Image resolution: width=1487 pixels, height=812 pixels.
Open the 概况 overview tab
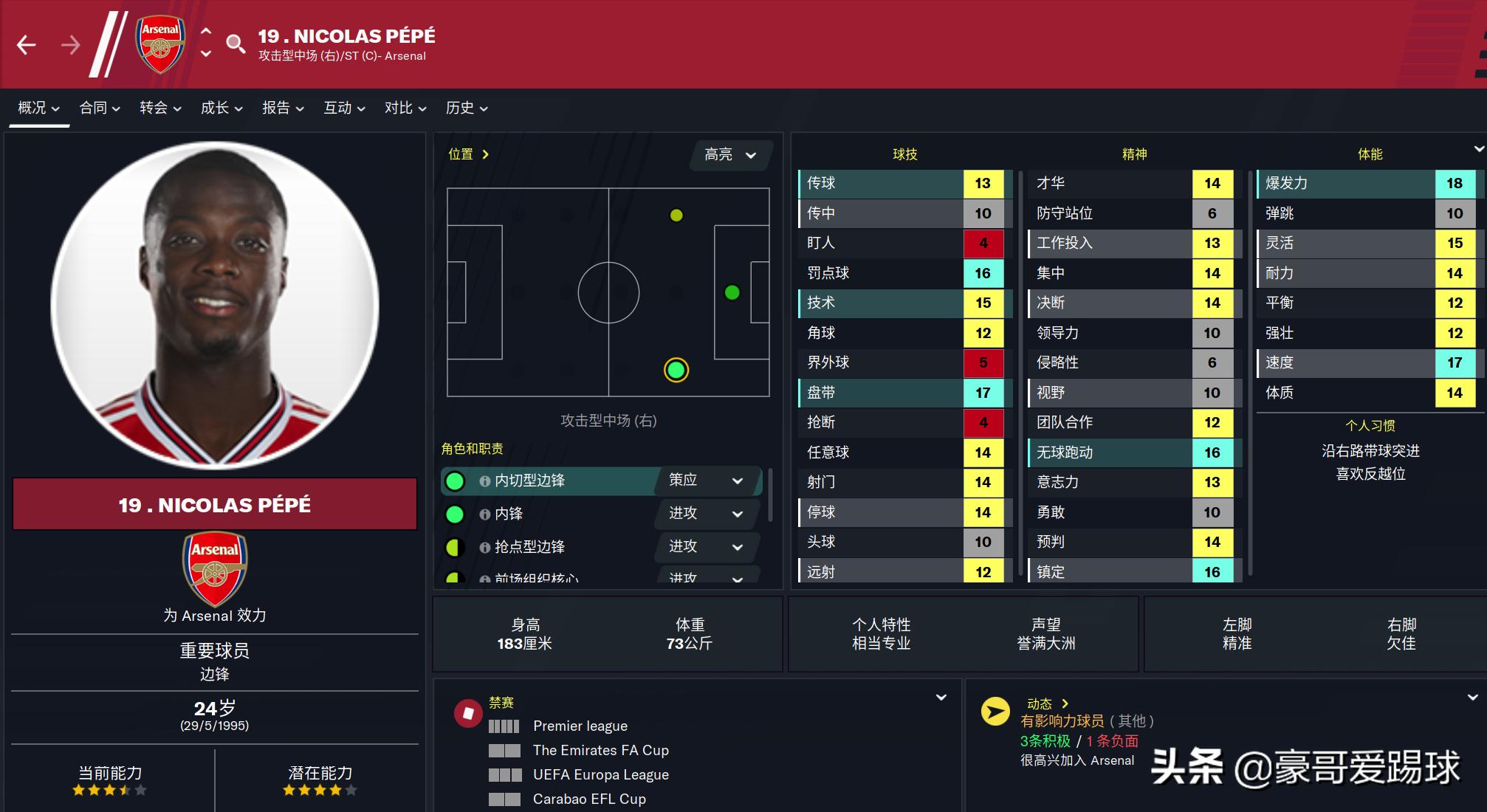point(38,108)
